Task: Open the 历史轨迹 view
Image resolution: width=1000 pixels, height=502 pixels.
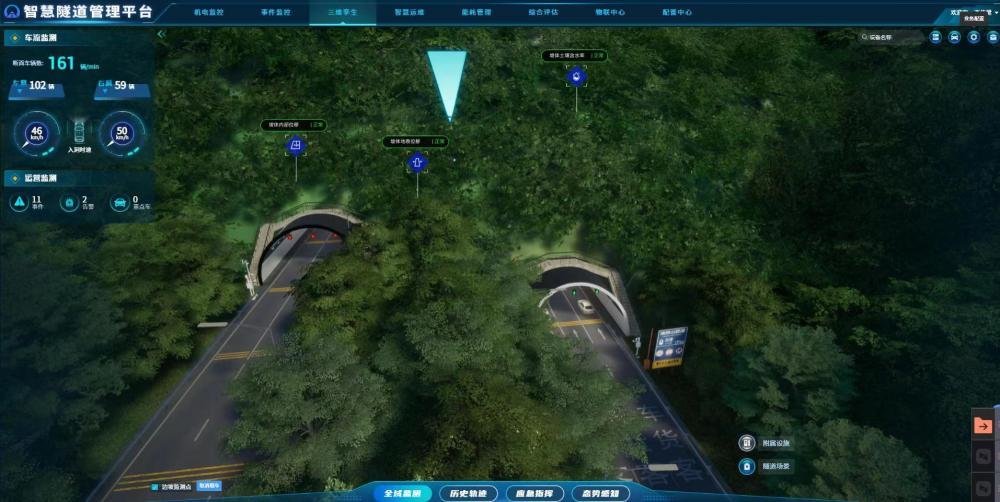Action: [x=468, y=493]
